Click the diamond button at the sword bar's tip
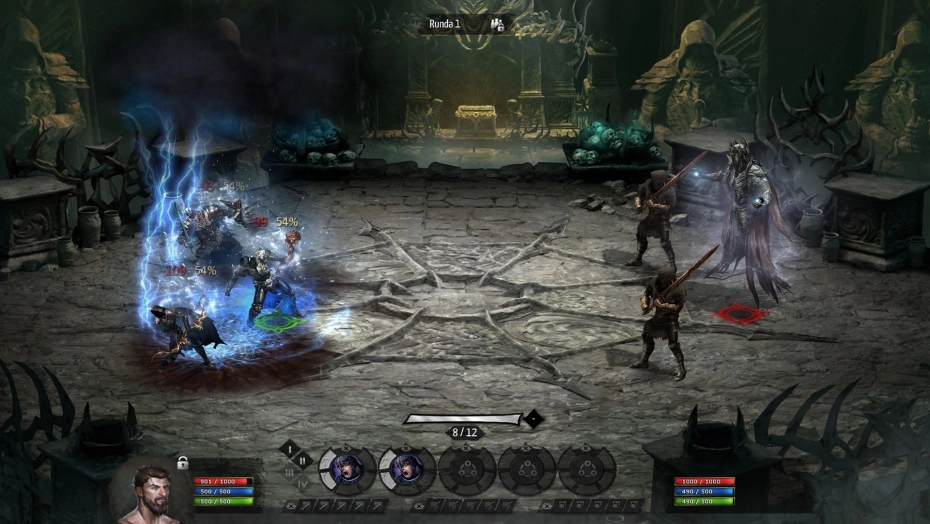This screenshot has width=930, height=524. point(535,419)
